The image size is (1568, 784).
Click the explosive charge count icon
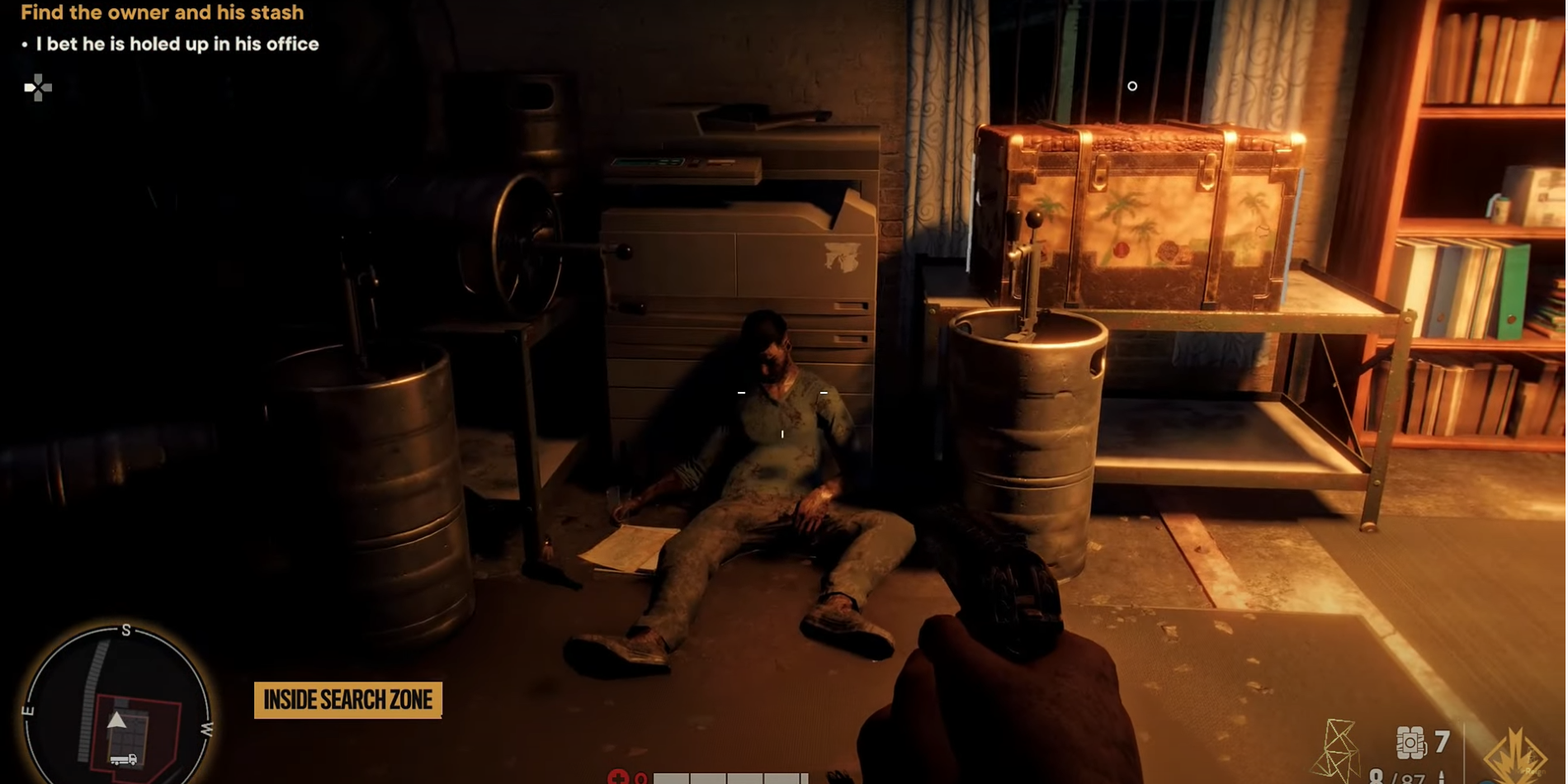pyautogui.click(x=1409, y=743)
